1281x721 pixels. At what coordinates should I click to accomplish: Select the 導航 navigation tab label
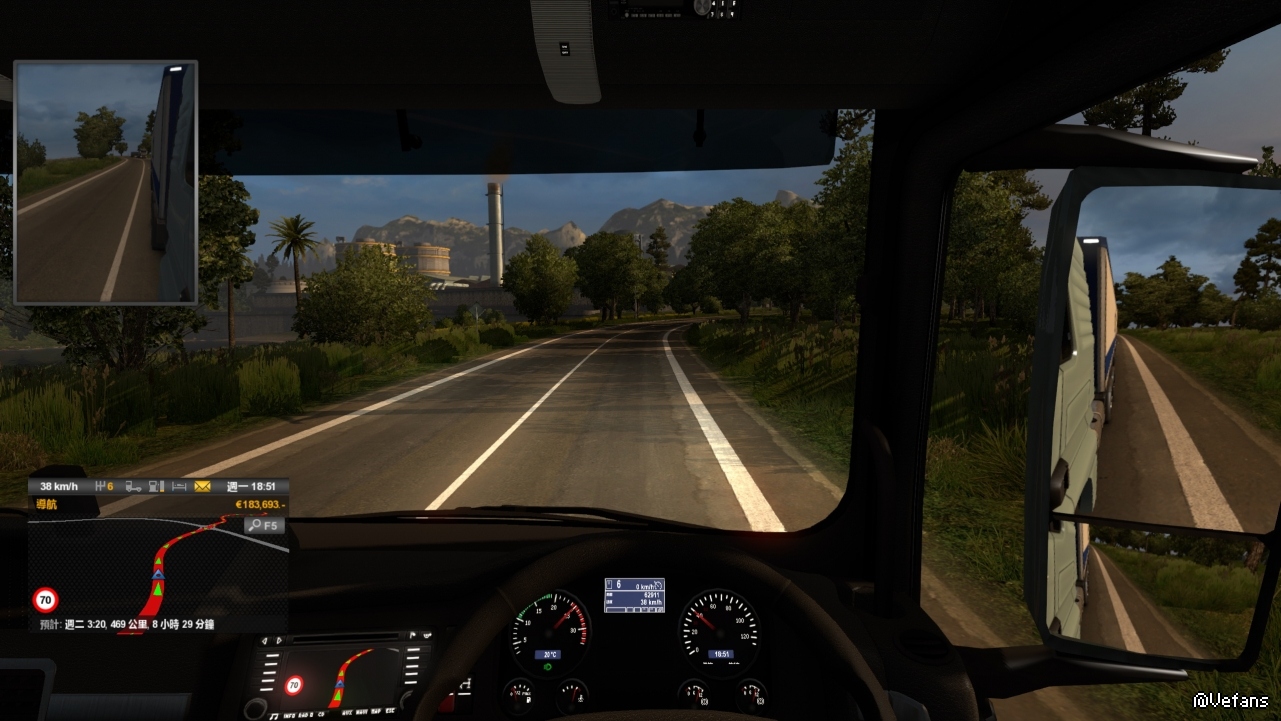47,505
